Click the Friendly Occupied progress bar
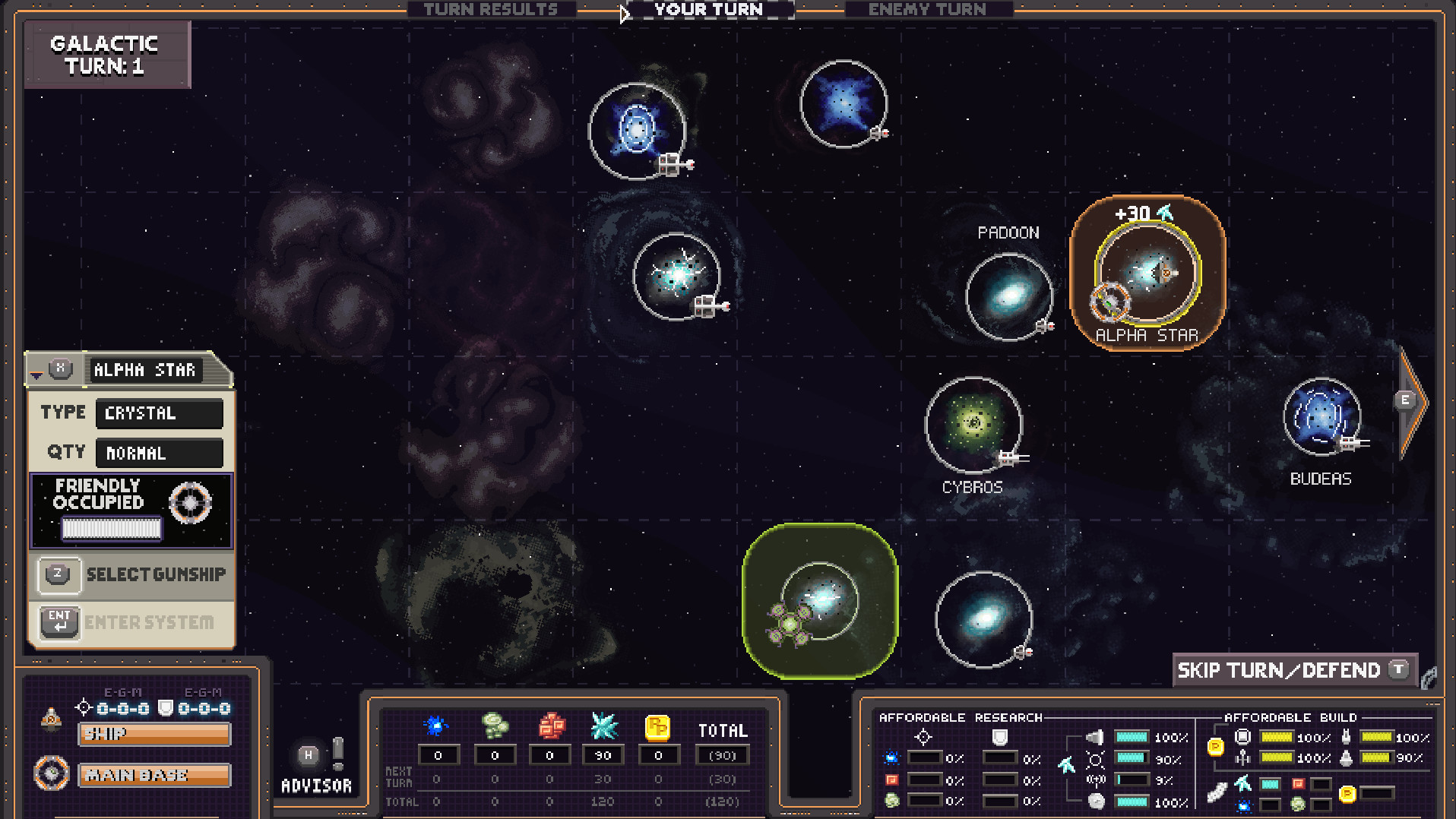Image resolution: width=1456 pixels, height=819 pixels. click(x=112, y=527)
